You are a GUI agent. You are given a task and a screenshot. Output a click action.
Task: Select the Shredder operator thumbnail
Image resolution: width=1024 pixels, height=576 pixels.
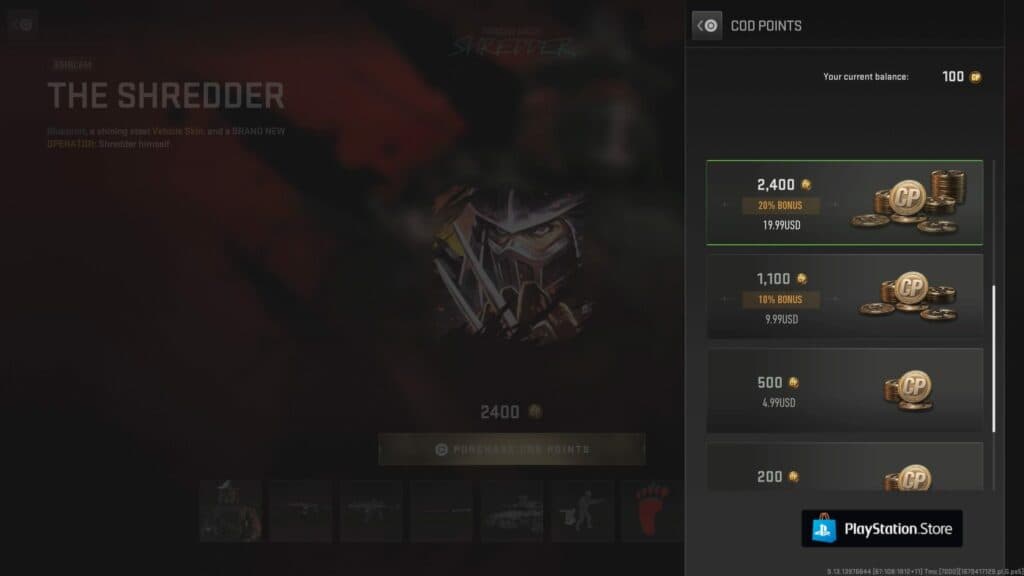(x=230, y=511)
